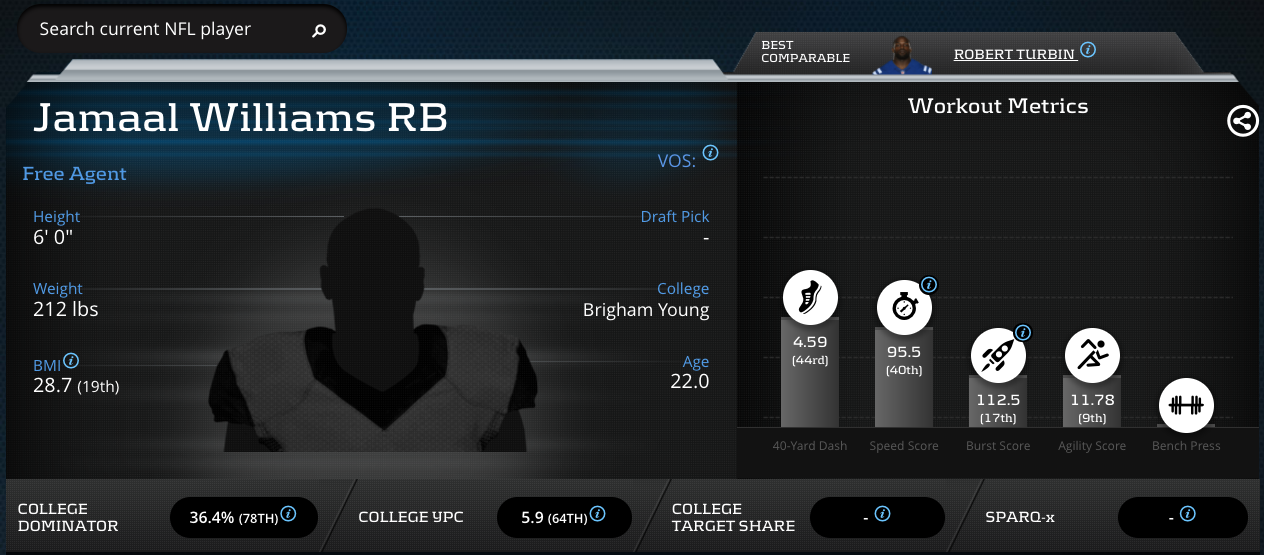Select the Agility Score runner icon

[x=1091, y=354]
